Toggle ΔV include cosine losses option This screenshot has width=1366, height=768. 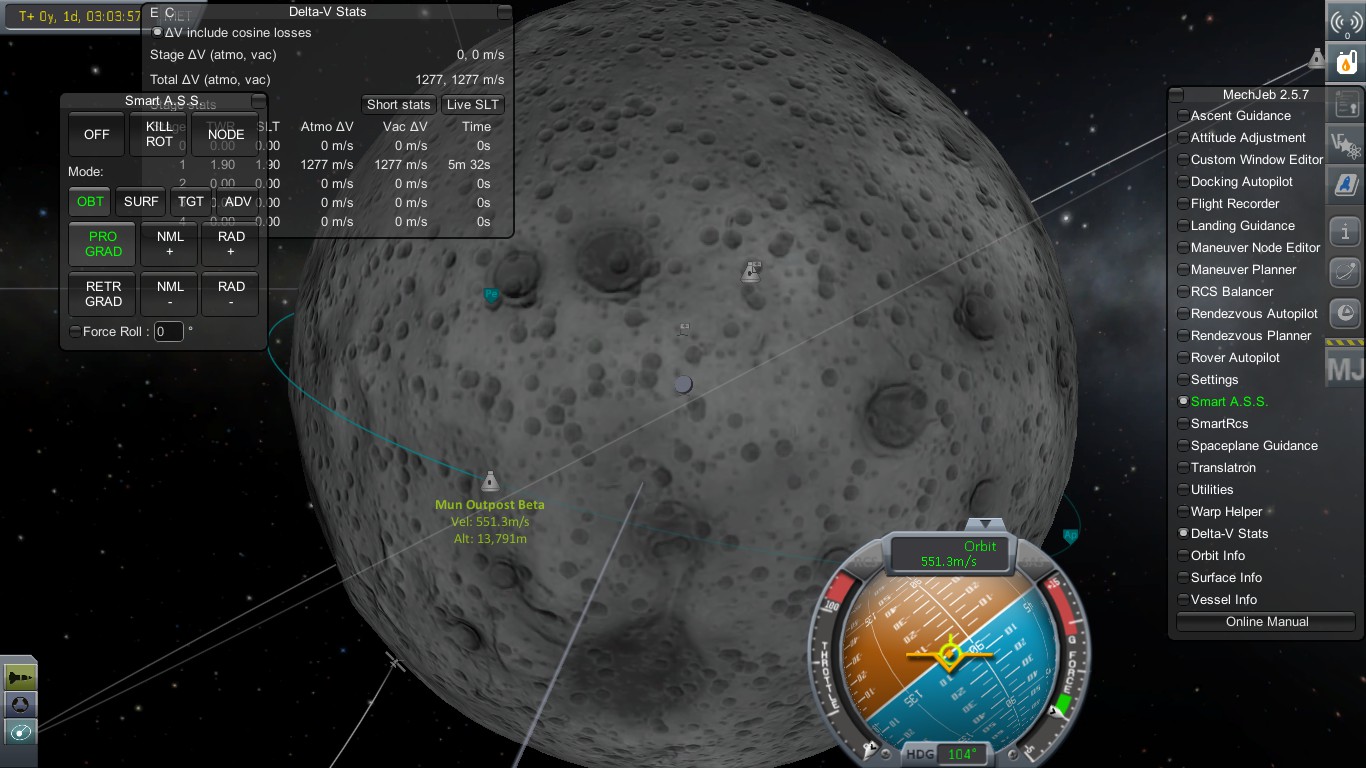coord(157,32)
